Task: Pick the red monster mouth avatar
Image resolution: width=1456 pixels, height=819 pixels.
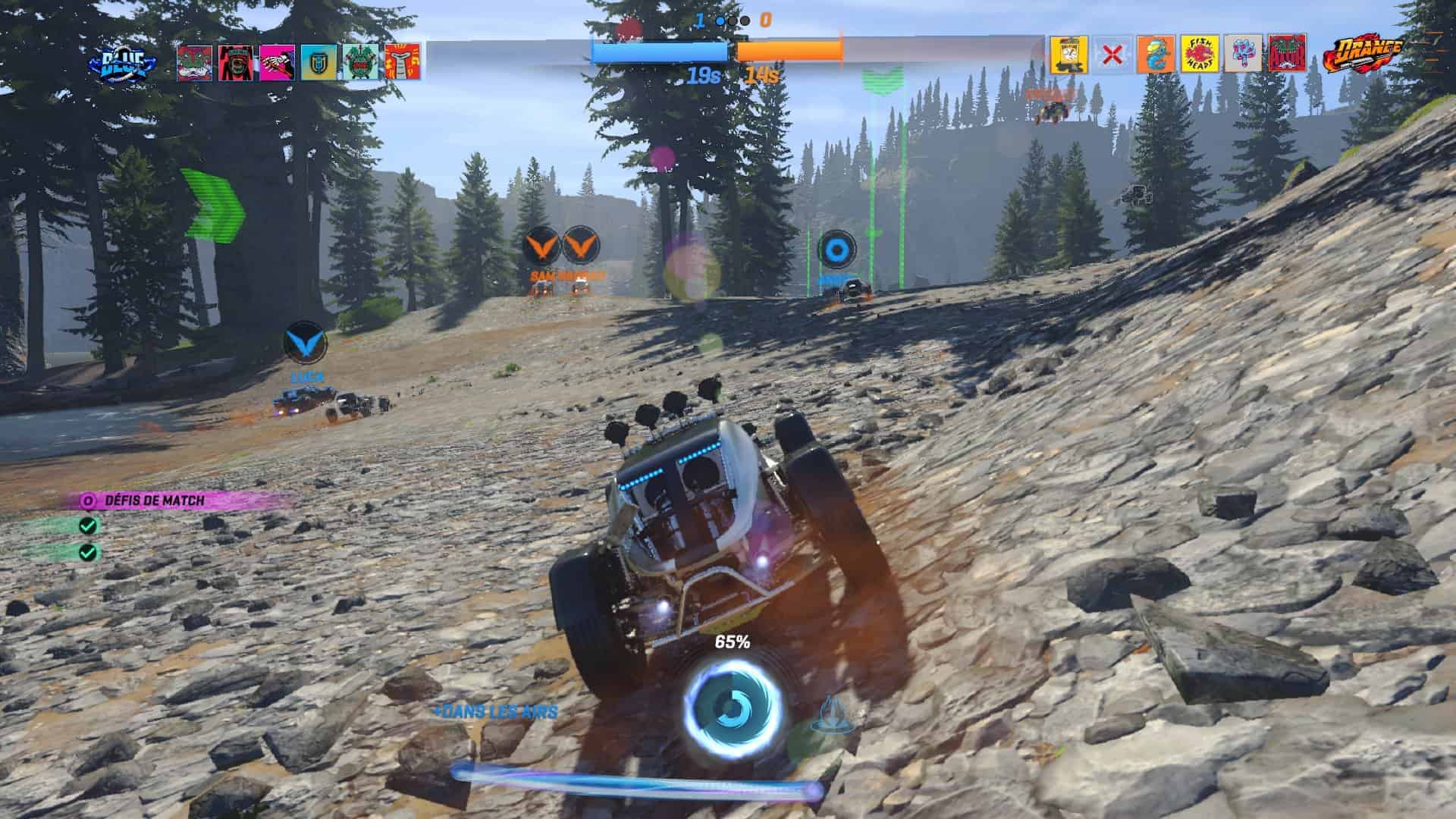Action: click(x=1286, y=54)
